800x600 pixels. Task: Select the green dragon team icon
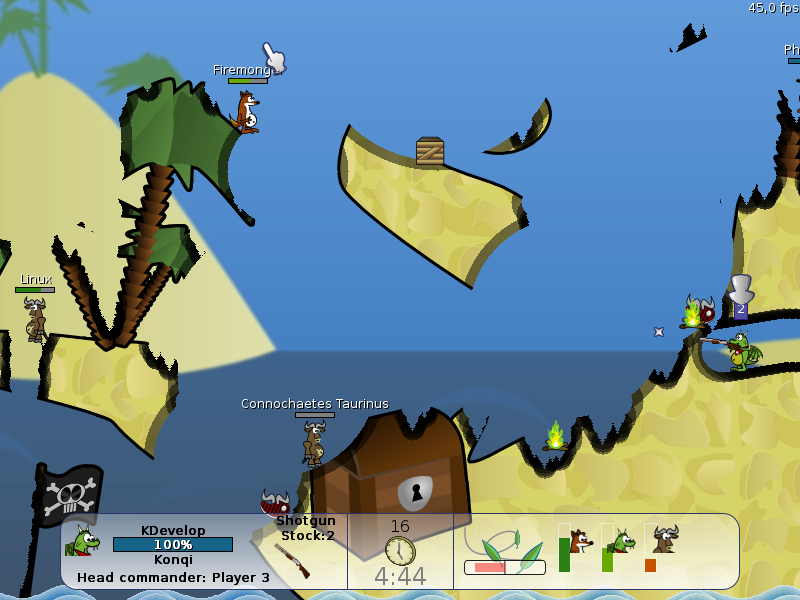(x=623, y=542)
